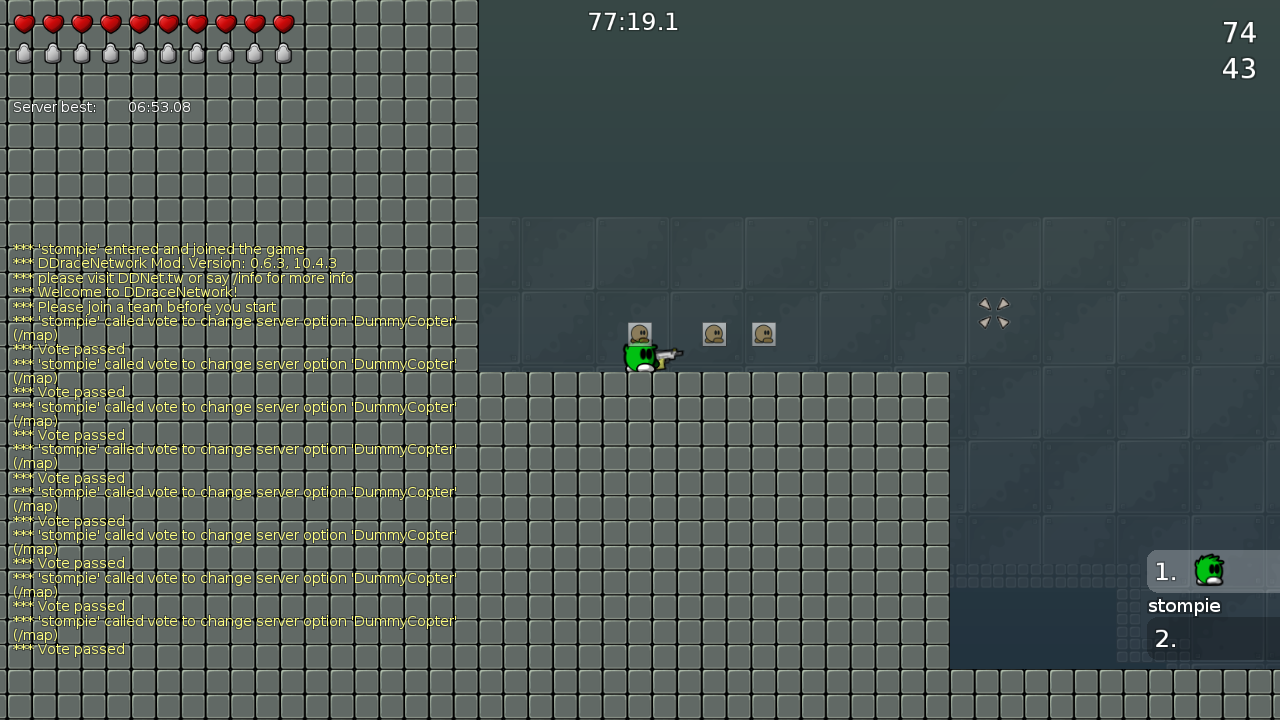Toggle the tenth heart on the health row
This screenshot has height=720, width=1280.
point(284,24)
